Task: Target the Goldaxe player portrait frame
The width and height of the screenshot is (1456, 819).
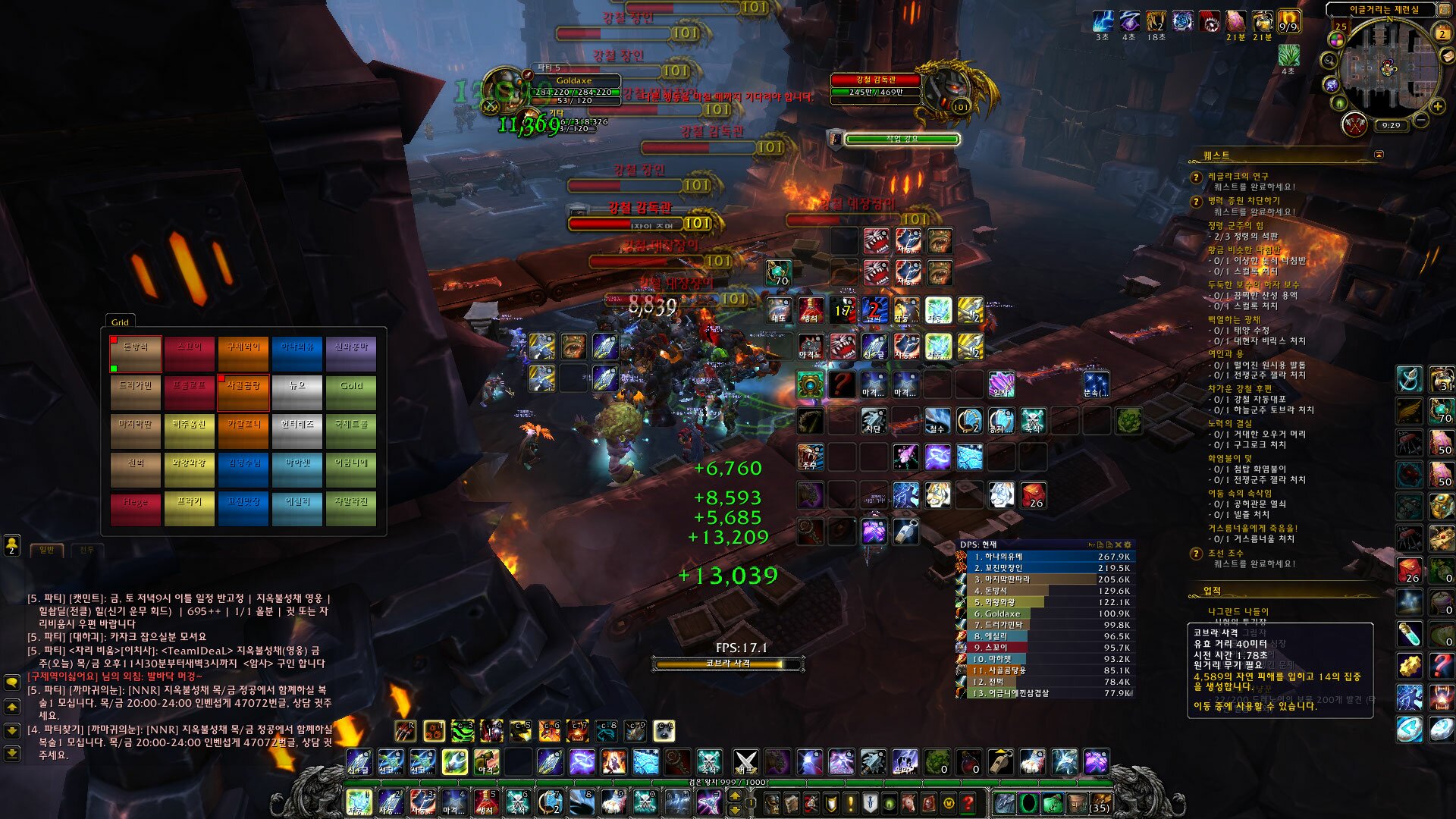Action: click(504, 90)
